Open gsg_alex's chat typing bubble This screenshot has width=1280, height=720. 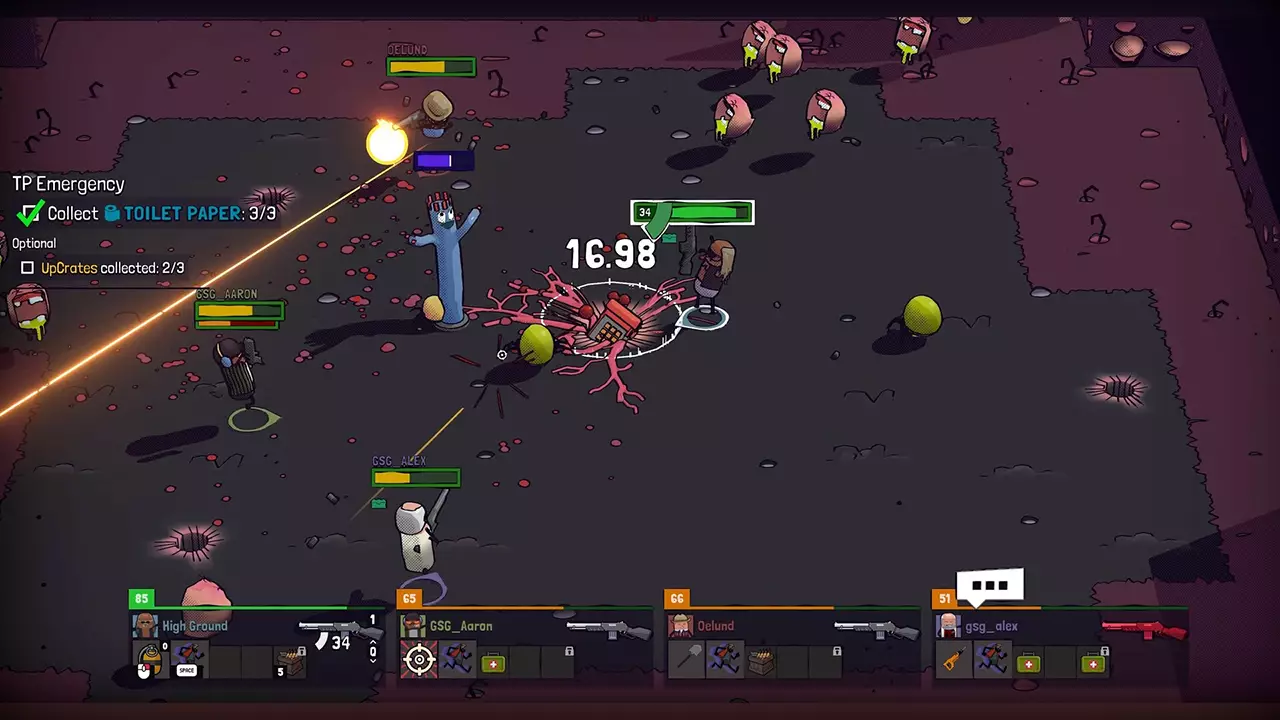[x=991, y=586]
